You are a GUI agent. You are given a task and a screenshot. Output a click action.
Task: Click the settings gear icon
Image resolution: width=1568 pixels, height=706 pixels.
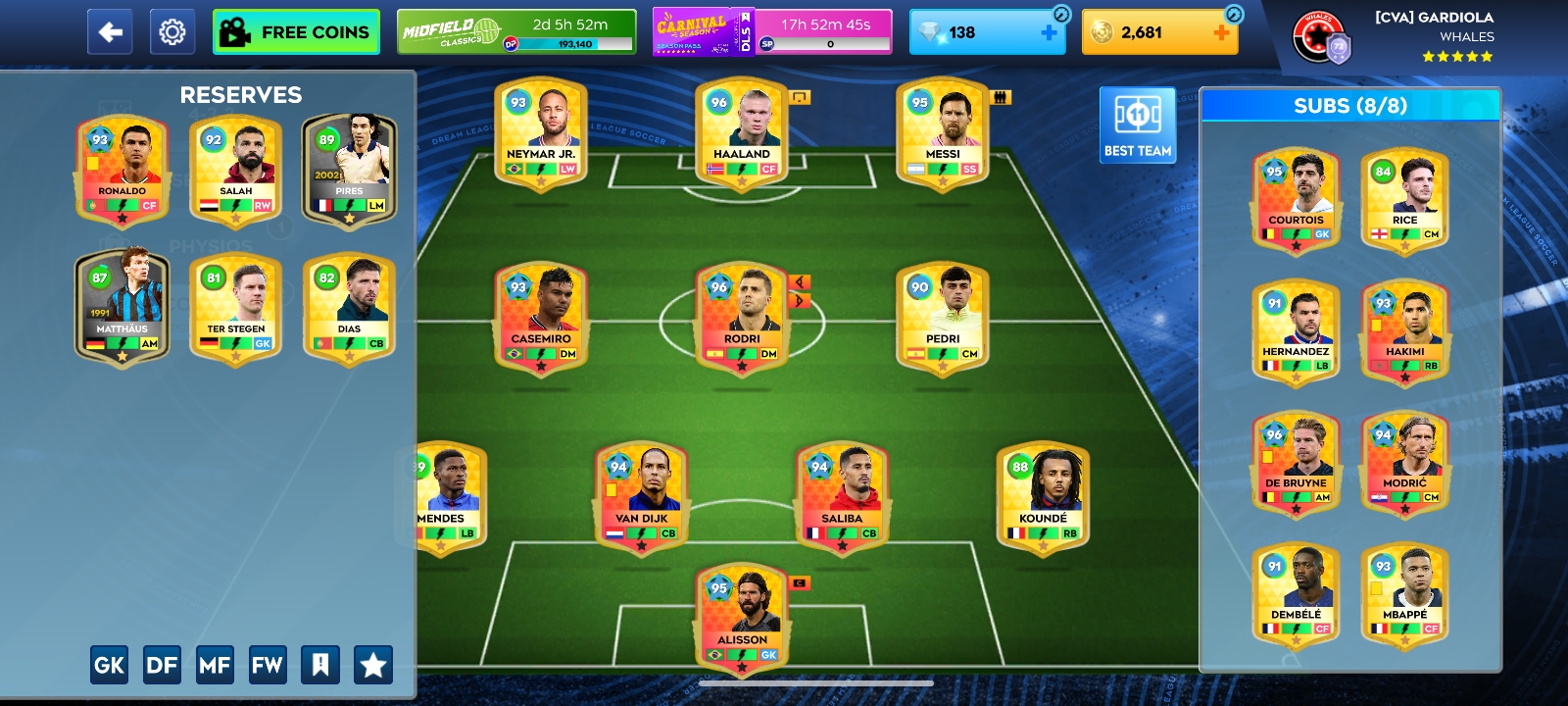point(172,30)
